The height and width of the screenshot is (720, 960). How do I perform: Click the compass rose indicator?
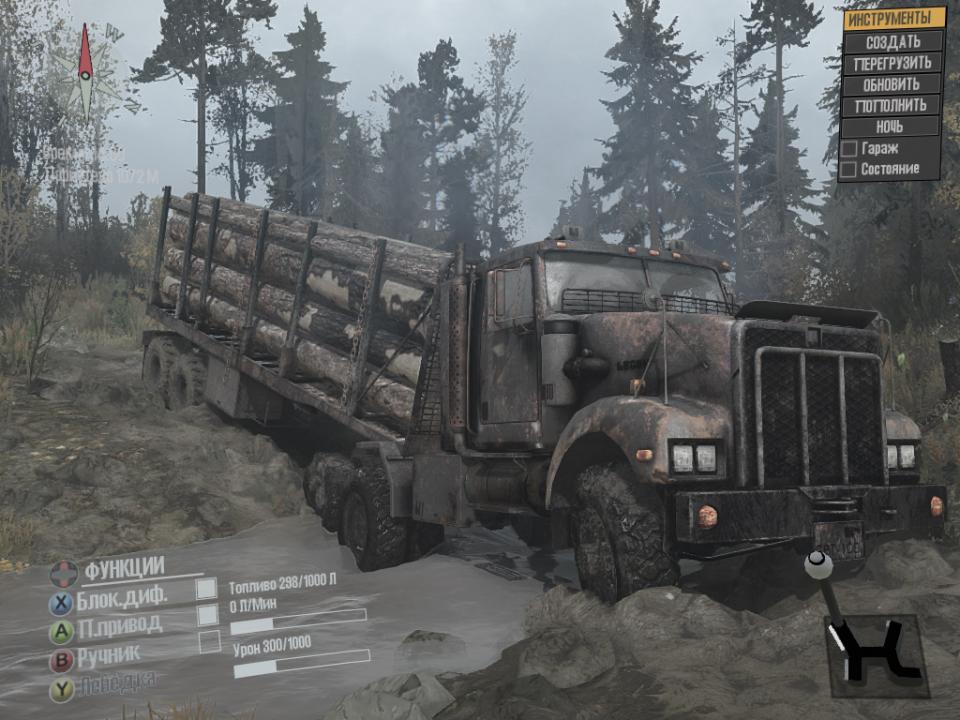(86, 71)
